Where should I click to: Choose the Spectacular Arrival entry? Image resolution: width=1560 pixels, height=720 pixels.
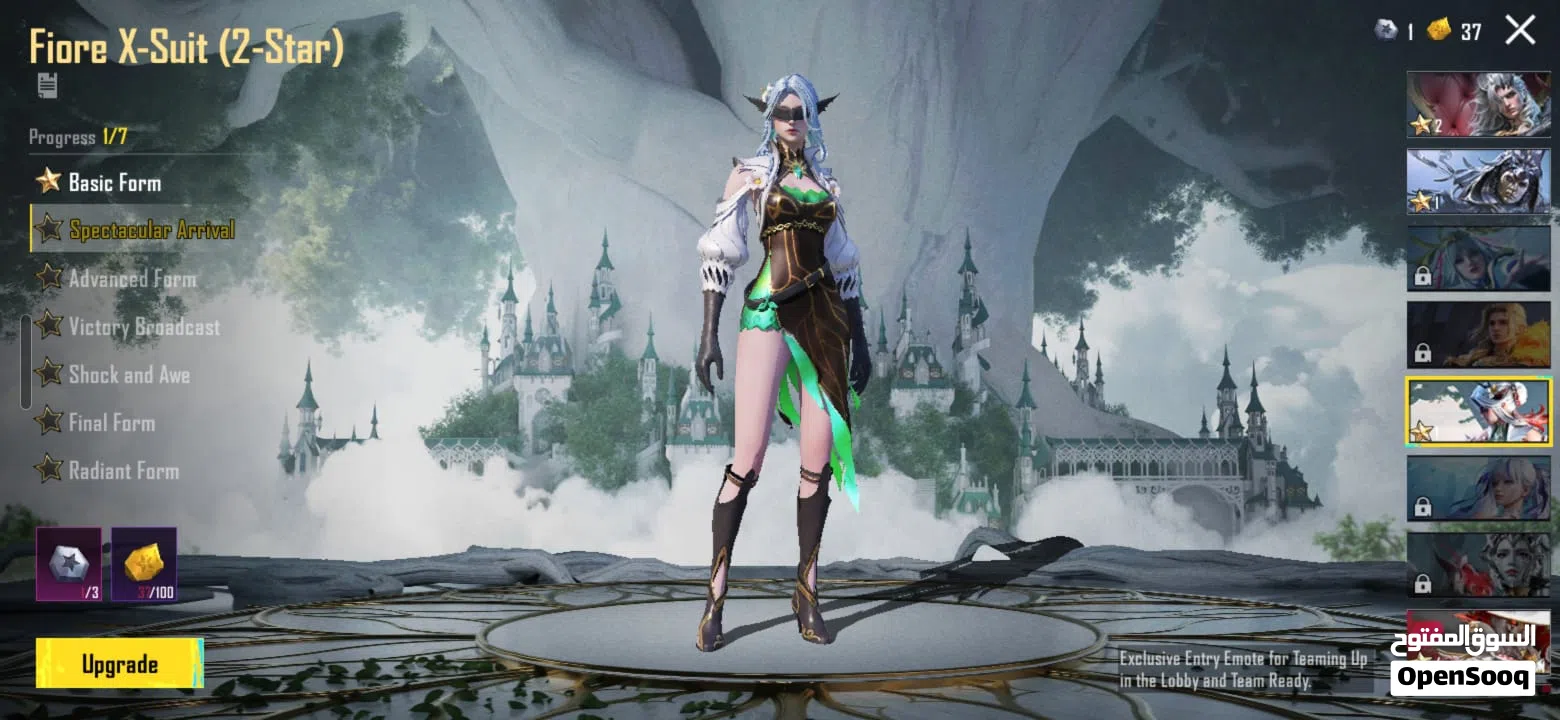pyautogui.click(x=151, y=230)
